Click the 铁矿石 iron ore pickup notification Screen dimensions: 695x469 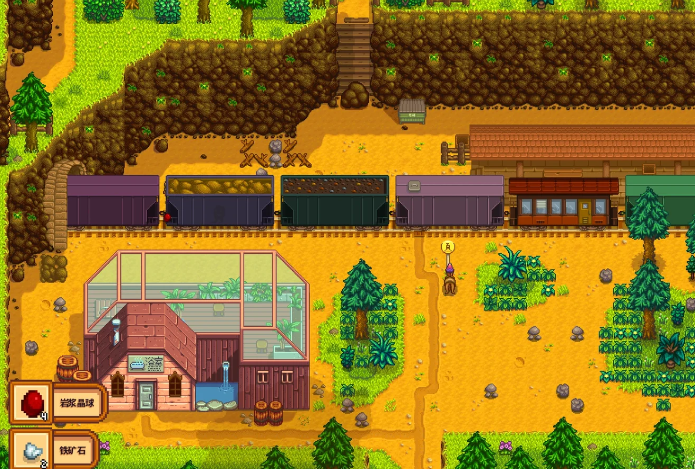[x=55, y=449]
